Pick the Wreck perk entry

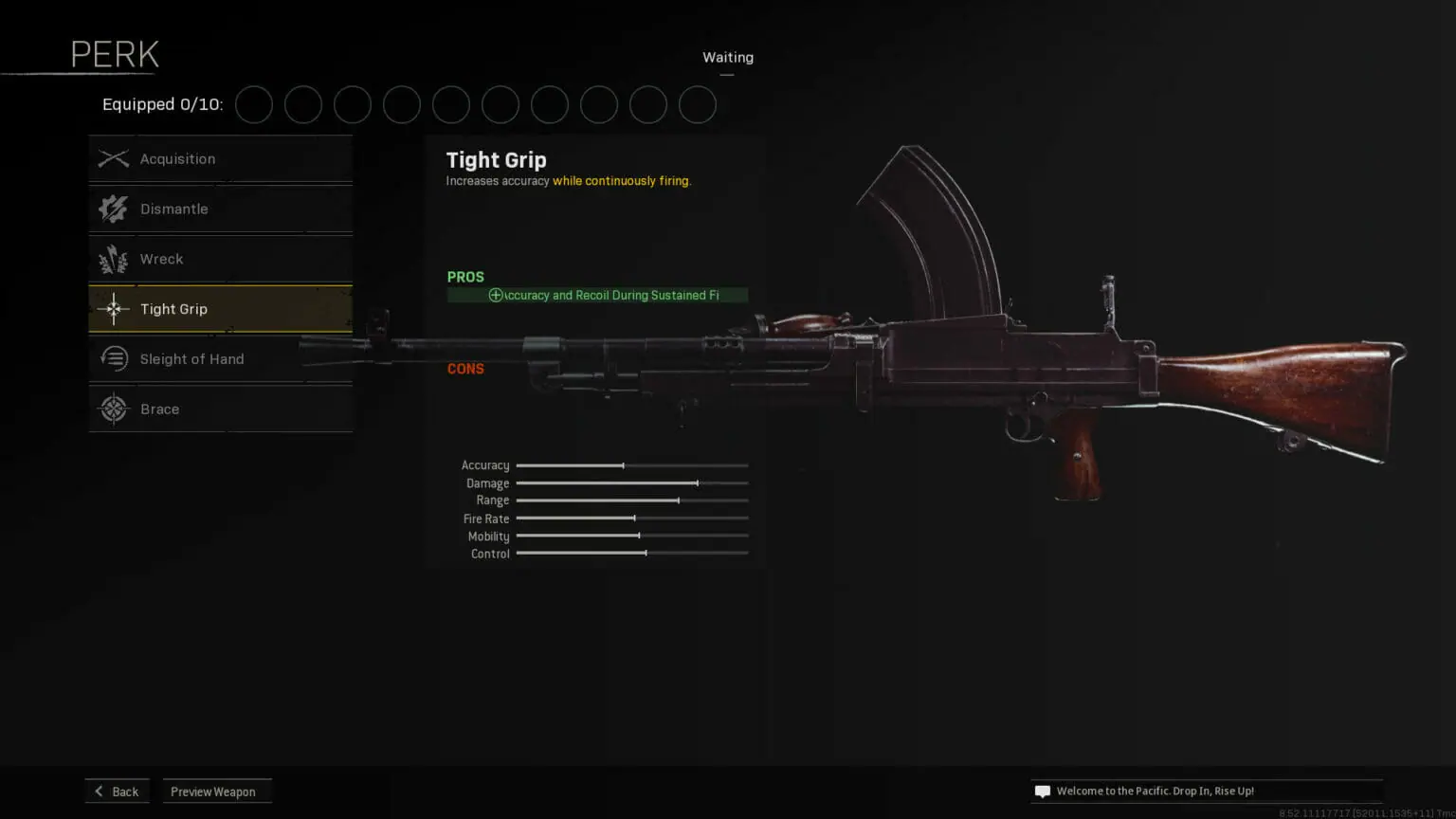click(221, 259)
